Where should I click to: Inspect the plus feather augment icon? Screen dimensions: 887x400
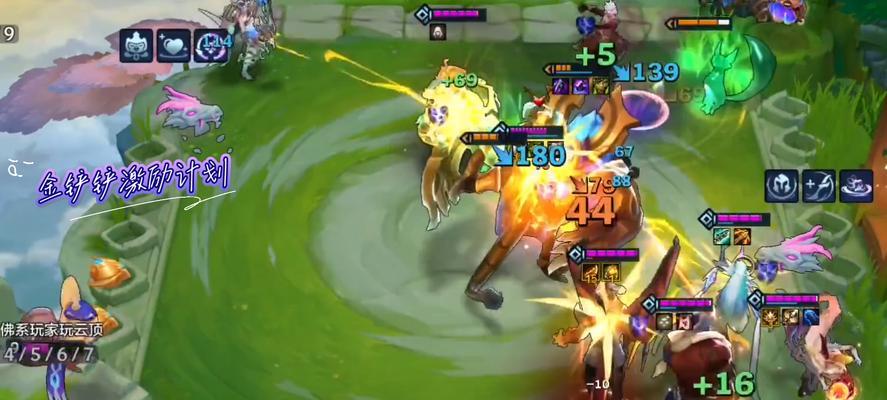819,186
